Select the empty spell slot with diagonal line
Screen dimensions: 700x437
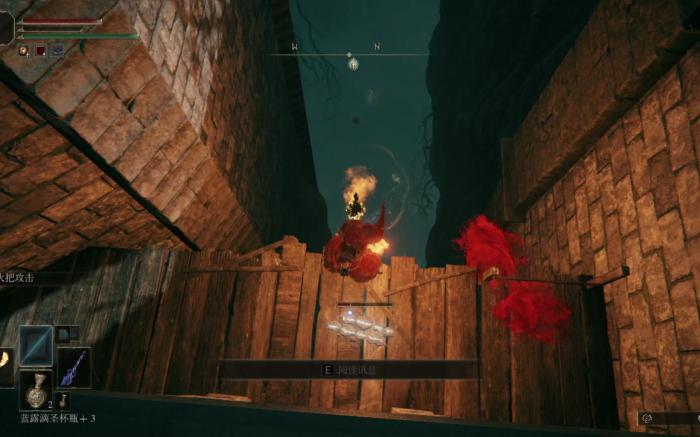[36, 345]
